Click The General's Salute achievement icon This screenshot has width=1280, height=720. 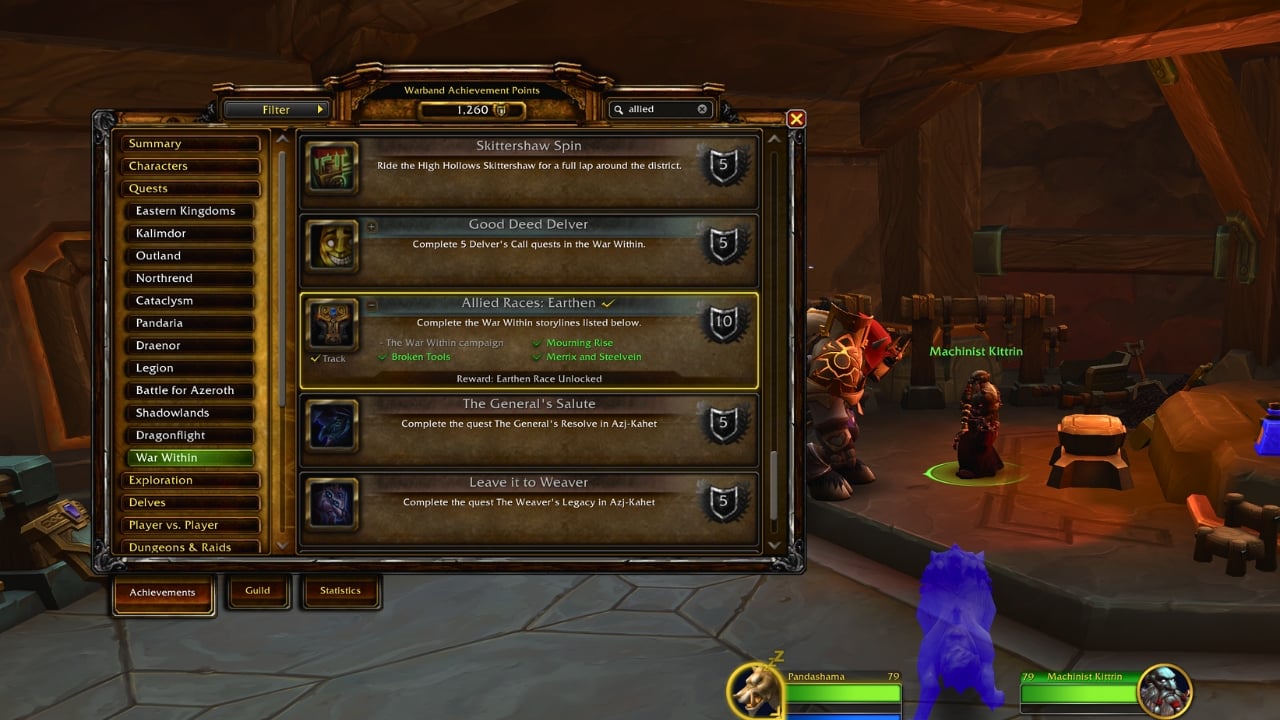click(332, 427)
